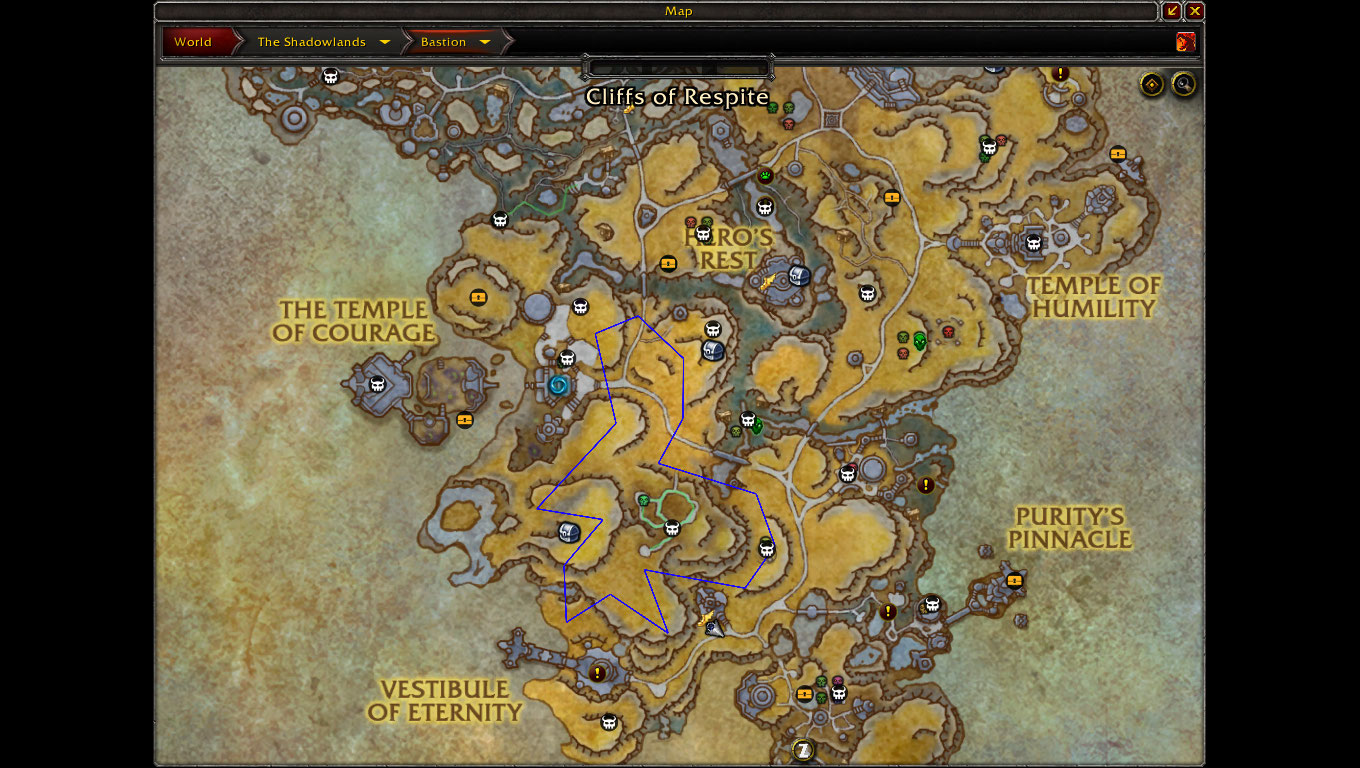Close the Map window

[x=1195, y=11]
